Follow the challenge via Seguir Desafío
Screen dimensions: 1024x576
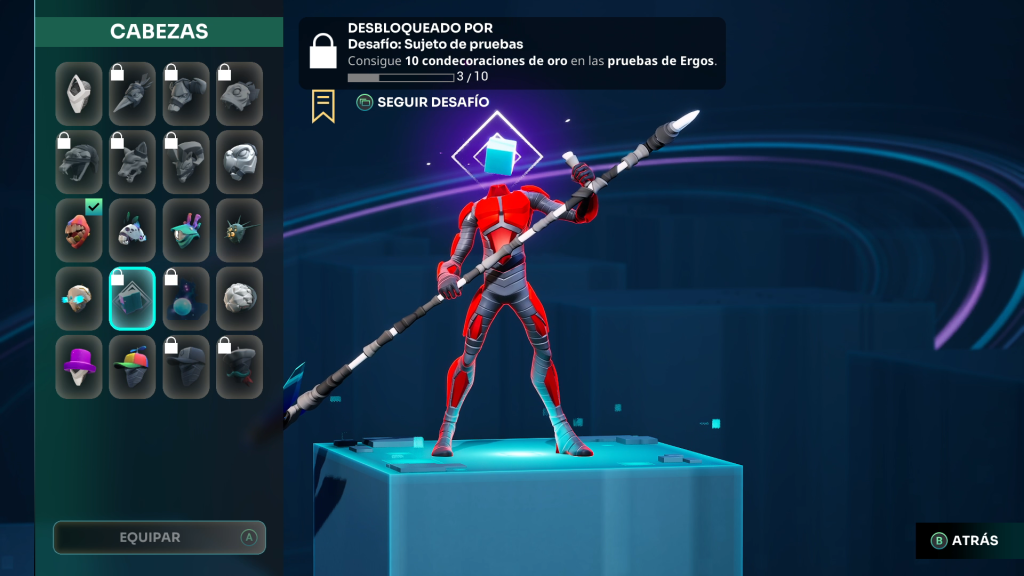point(423,102)
